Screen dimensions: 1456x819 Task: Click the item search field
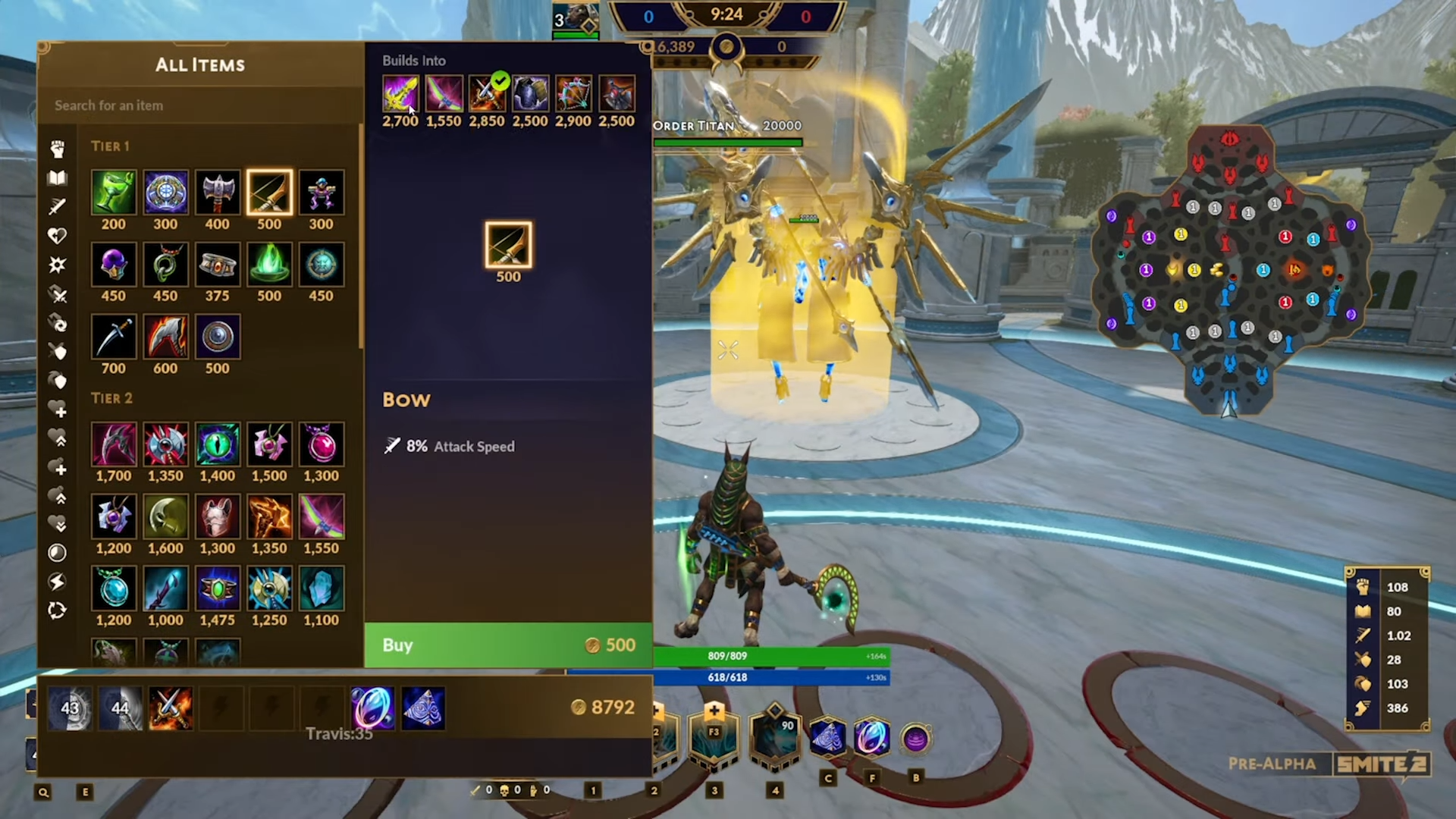click(x=201, y=105)
